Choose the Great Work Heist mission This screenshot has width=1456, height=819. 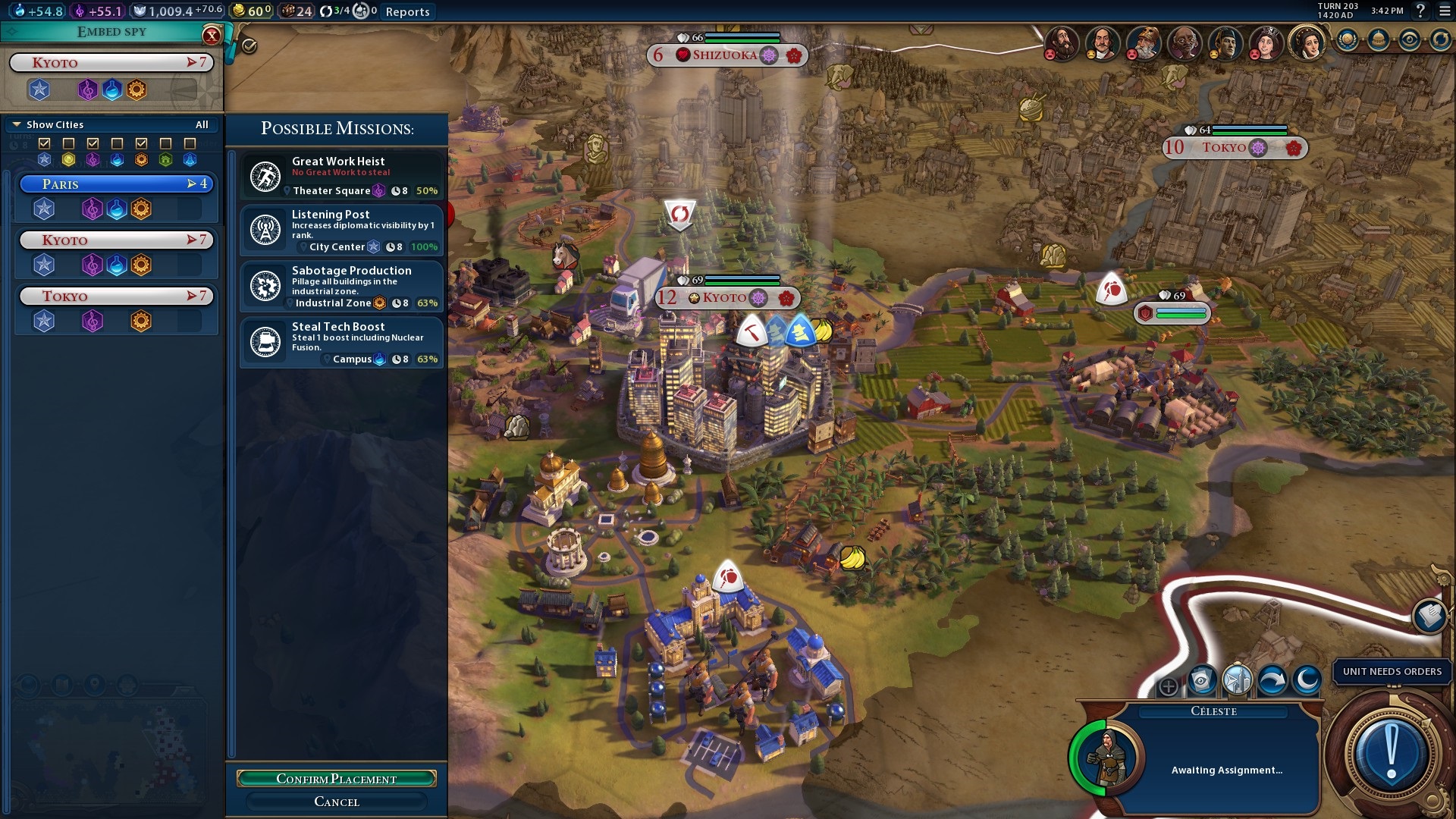point(341,176)
